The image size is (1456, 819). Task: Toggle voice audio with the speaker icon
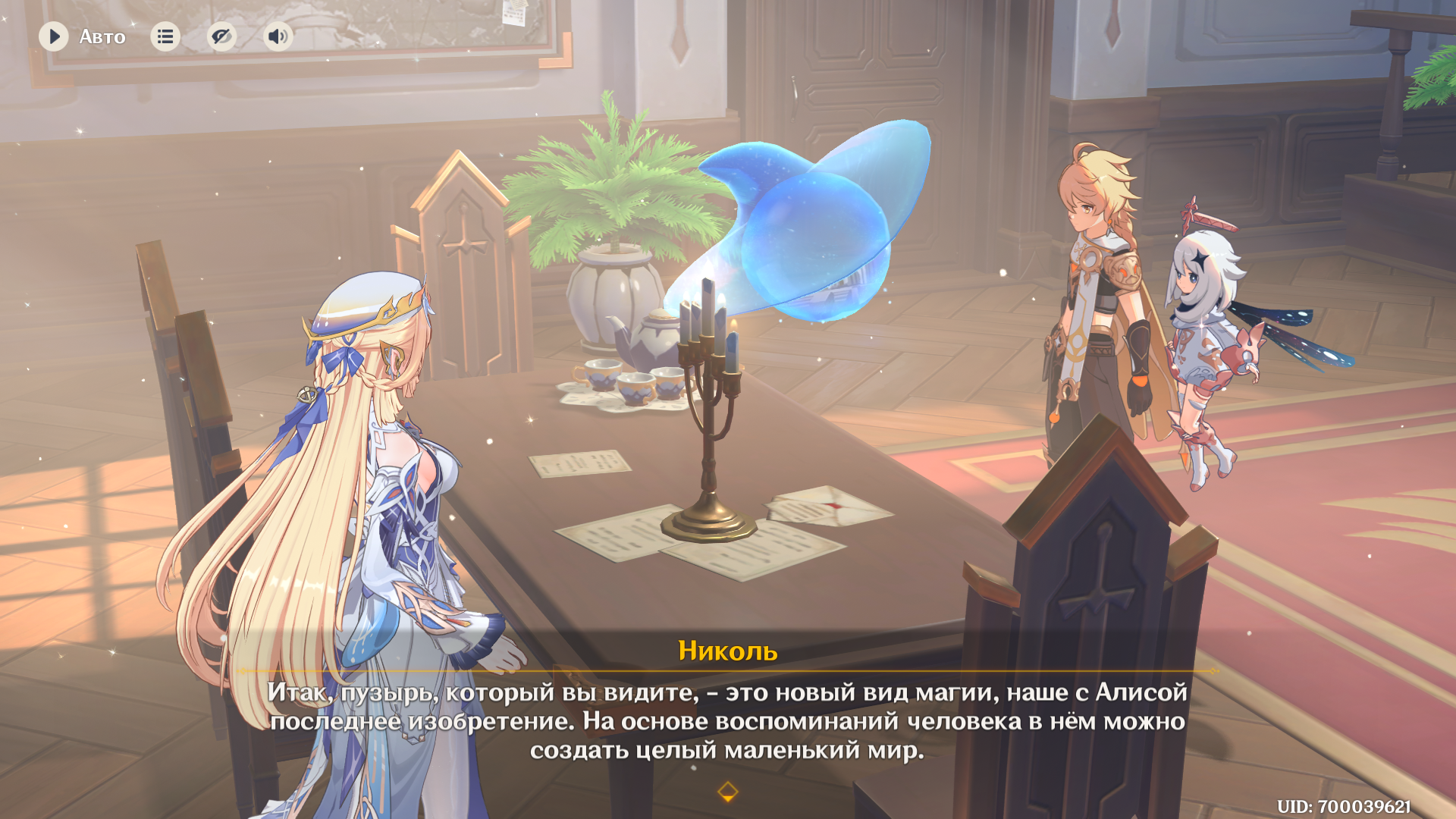point(278,36)
